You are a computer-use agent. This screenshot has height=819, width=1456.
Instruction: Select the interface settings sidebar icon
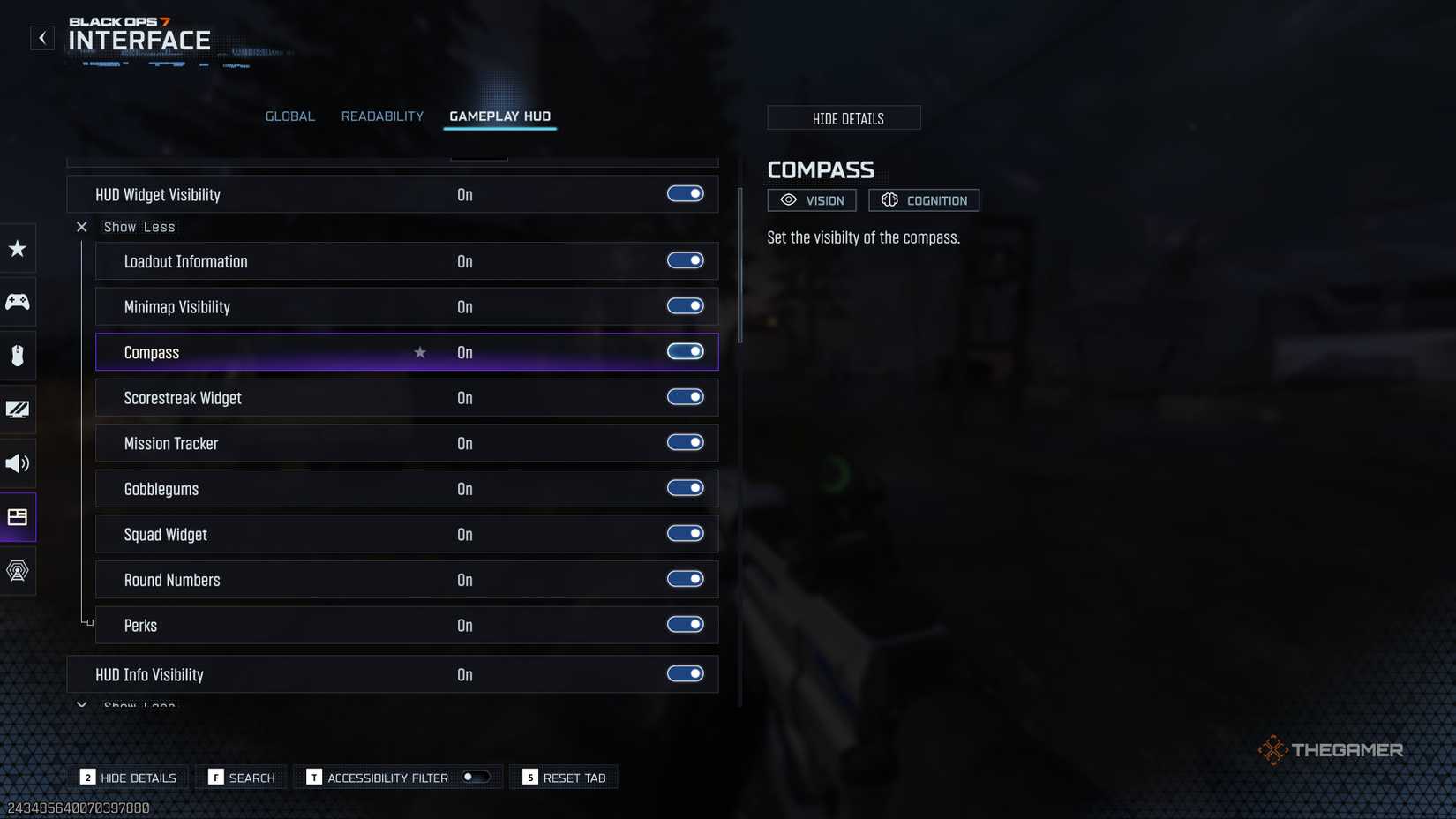click(17, 517)
